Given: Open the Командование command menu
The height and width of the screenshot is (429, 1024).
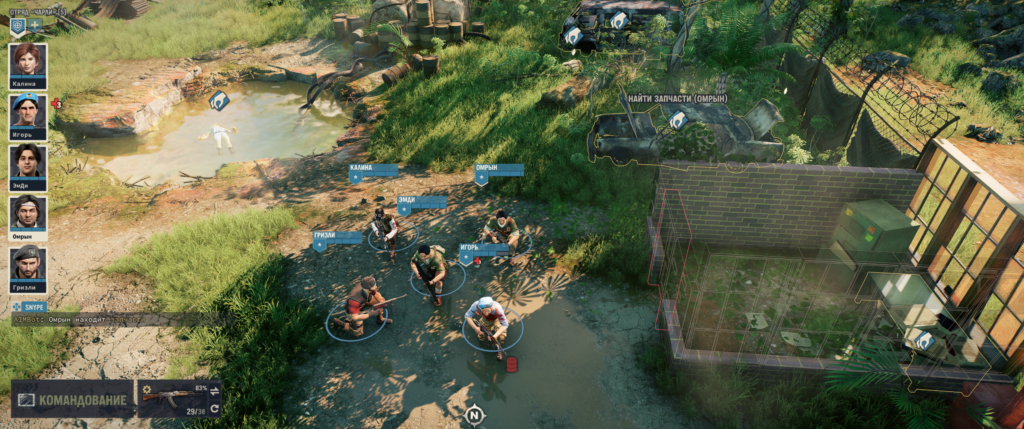Looking at the screenshot, I should tap(72, 399).
